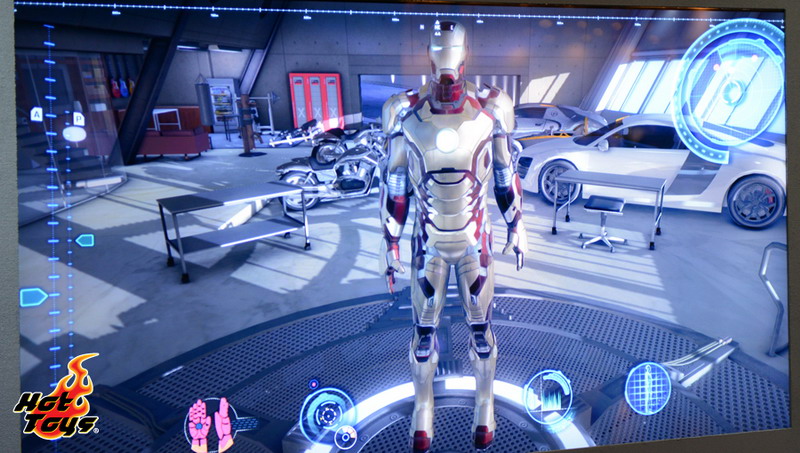Select the A marker on the gauge

pos(37,114)
